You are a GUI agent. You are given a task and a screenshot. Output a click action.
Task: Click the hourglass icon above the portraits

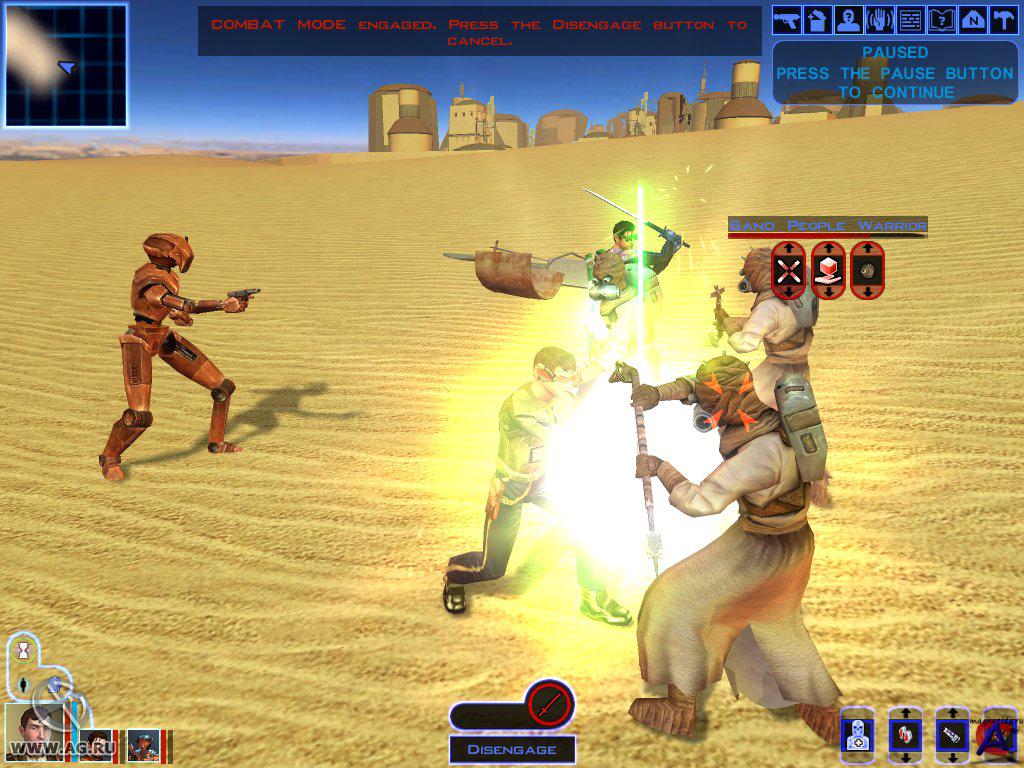[25, 650]
